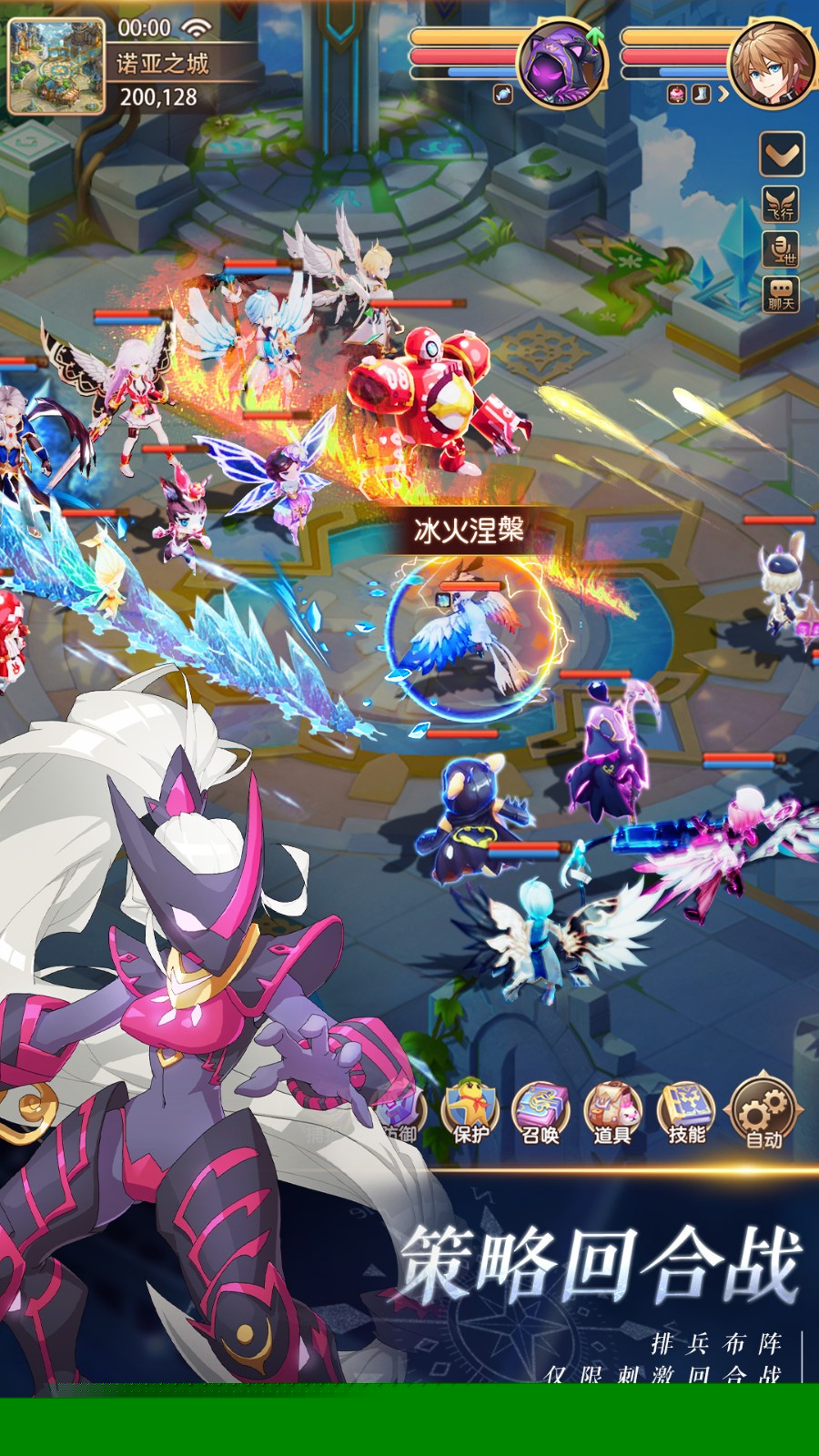The height and width of the screenshot is (1456, 819).
Task: Open the brown-haired hero portrait
Action: (773, 62)
